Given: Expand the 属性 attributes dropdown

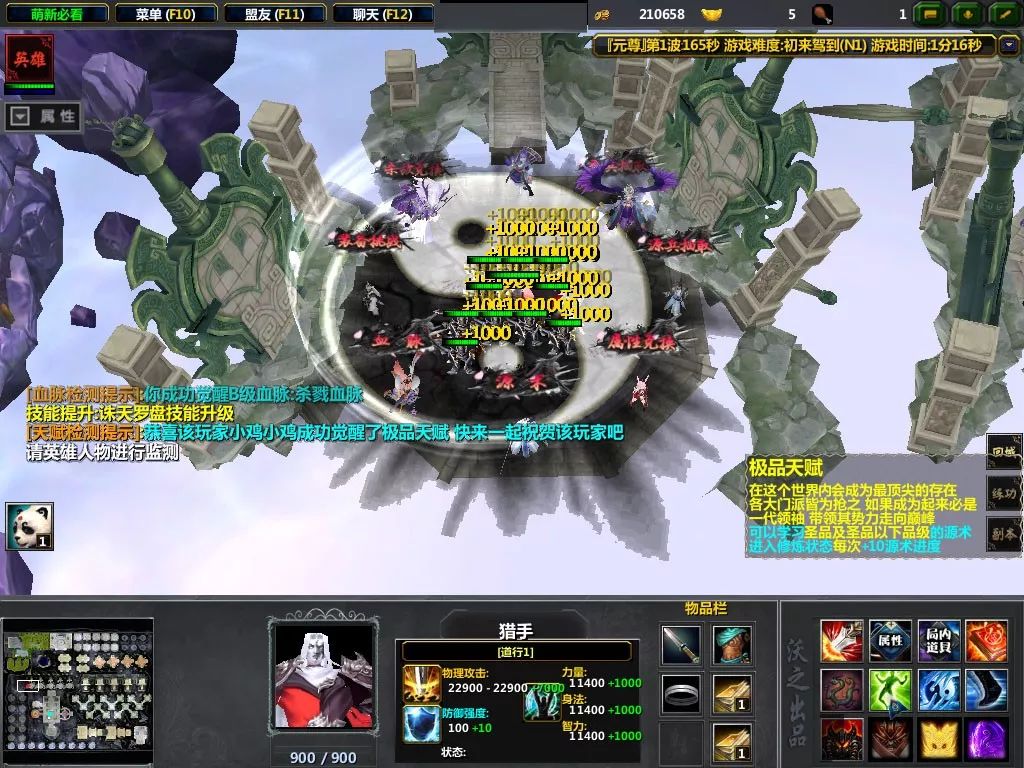Looking at the screenshot, I should (44, 117).
